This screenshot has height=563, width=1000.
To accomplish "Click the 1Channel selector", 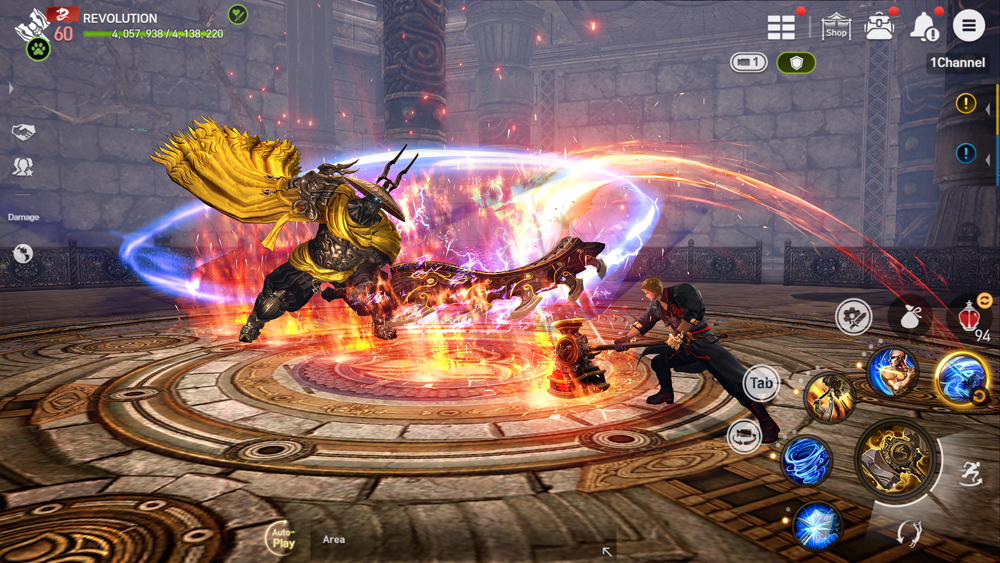I will click(x=957, y=63).
